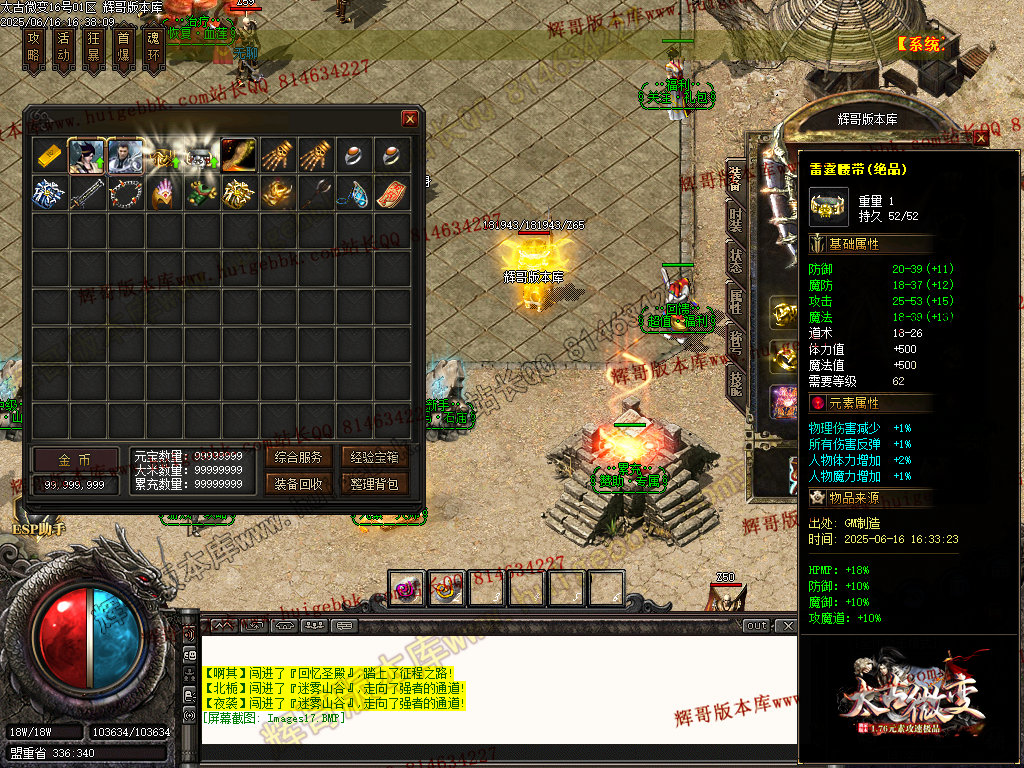Open the 首爆 first-drop banner menu
Image resolution: width=1024 pixels, height=768 pixels.
coord(123,47)
